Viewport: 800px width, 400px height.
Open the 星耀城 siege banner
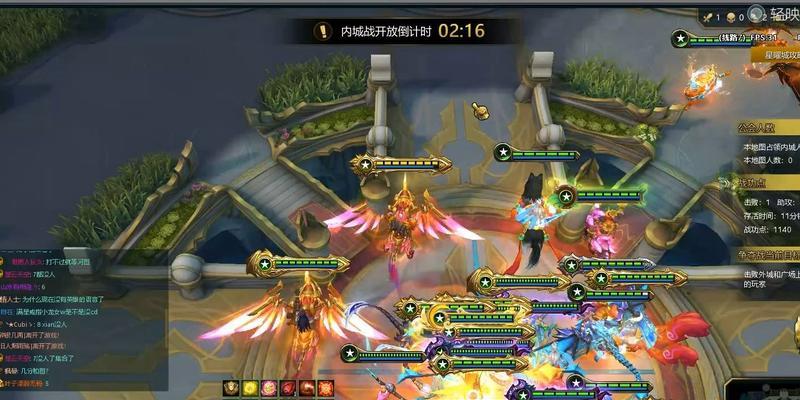pos(768,56)
